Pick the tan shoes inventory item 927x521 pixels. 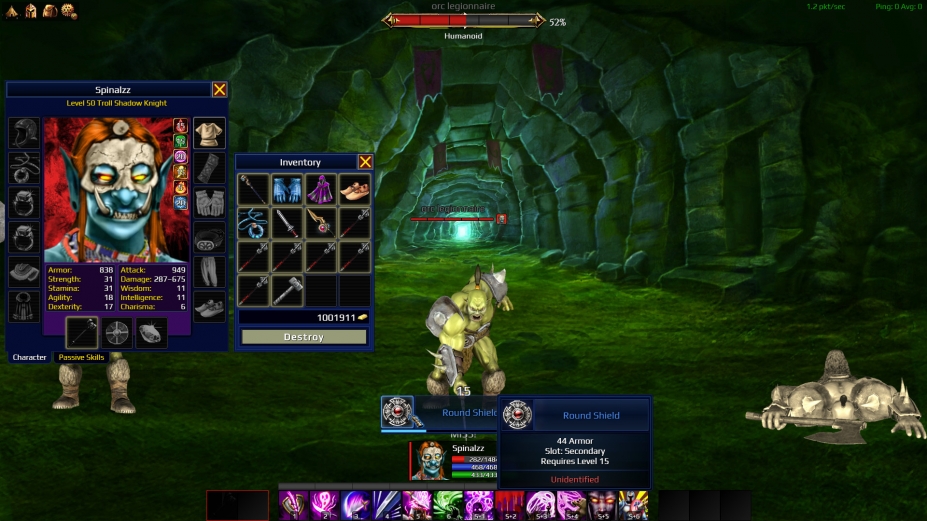(354, 190)
